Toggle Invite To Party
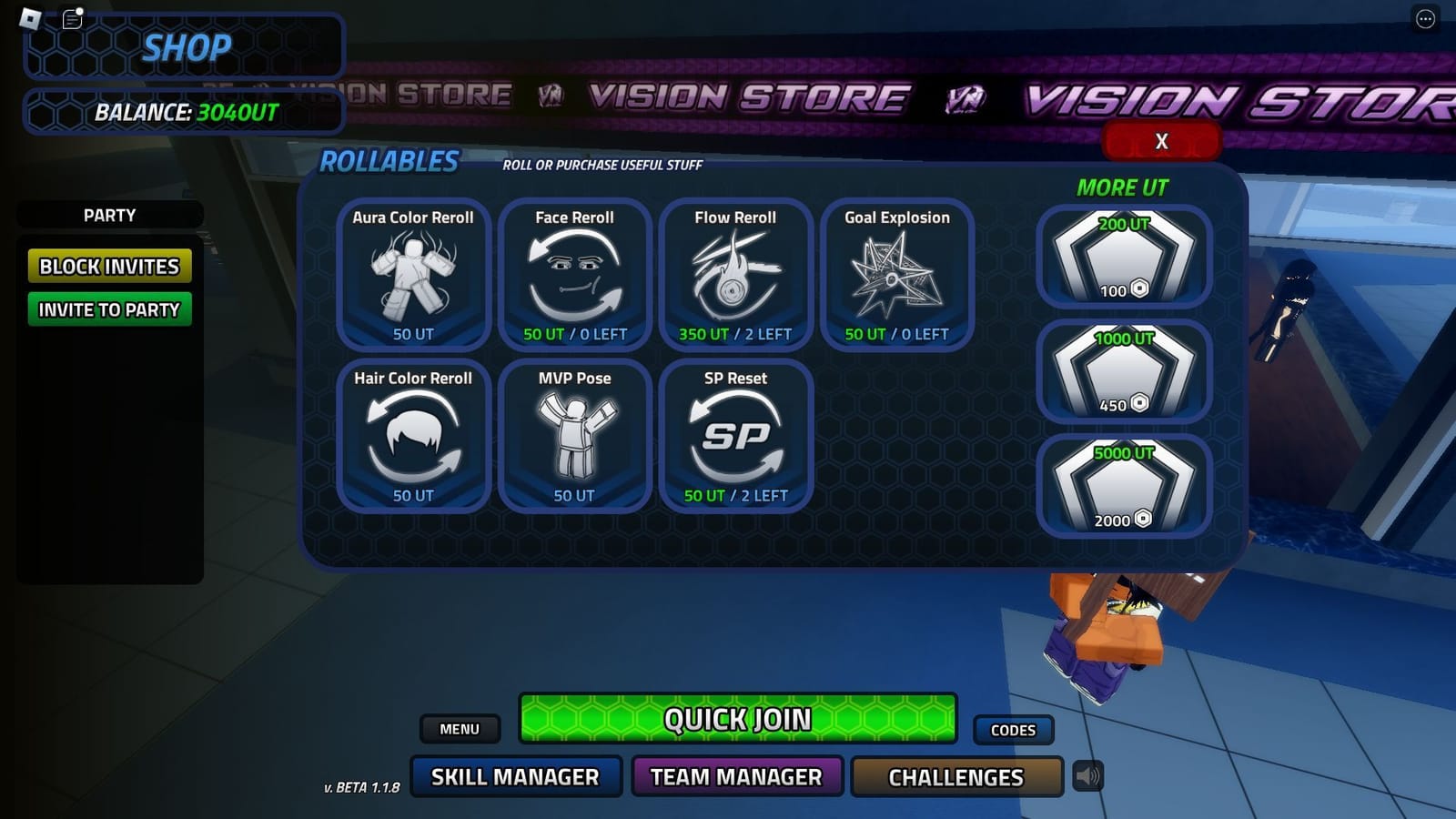1456x819 pixels. pyautogui.click(x=110, y=310)
